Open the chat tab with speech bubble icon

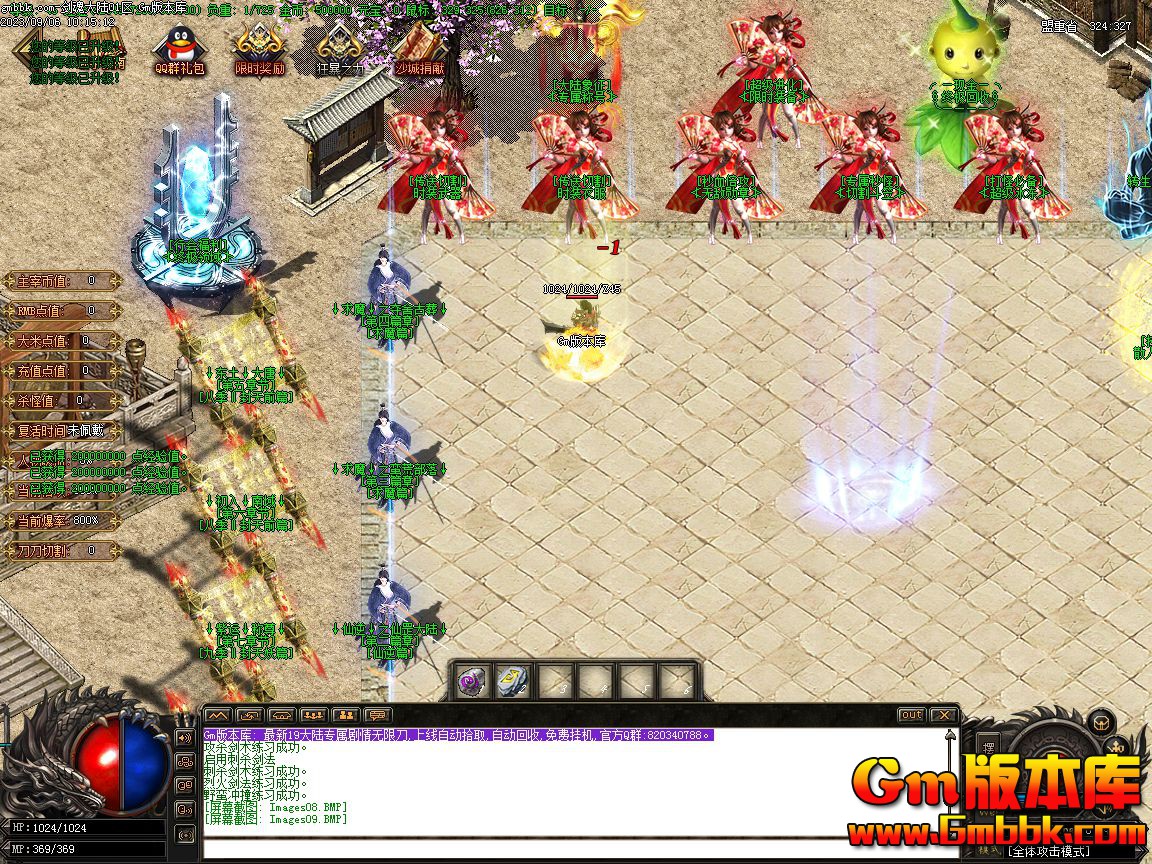[x=377, y=715]
